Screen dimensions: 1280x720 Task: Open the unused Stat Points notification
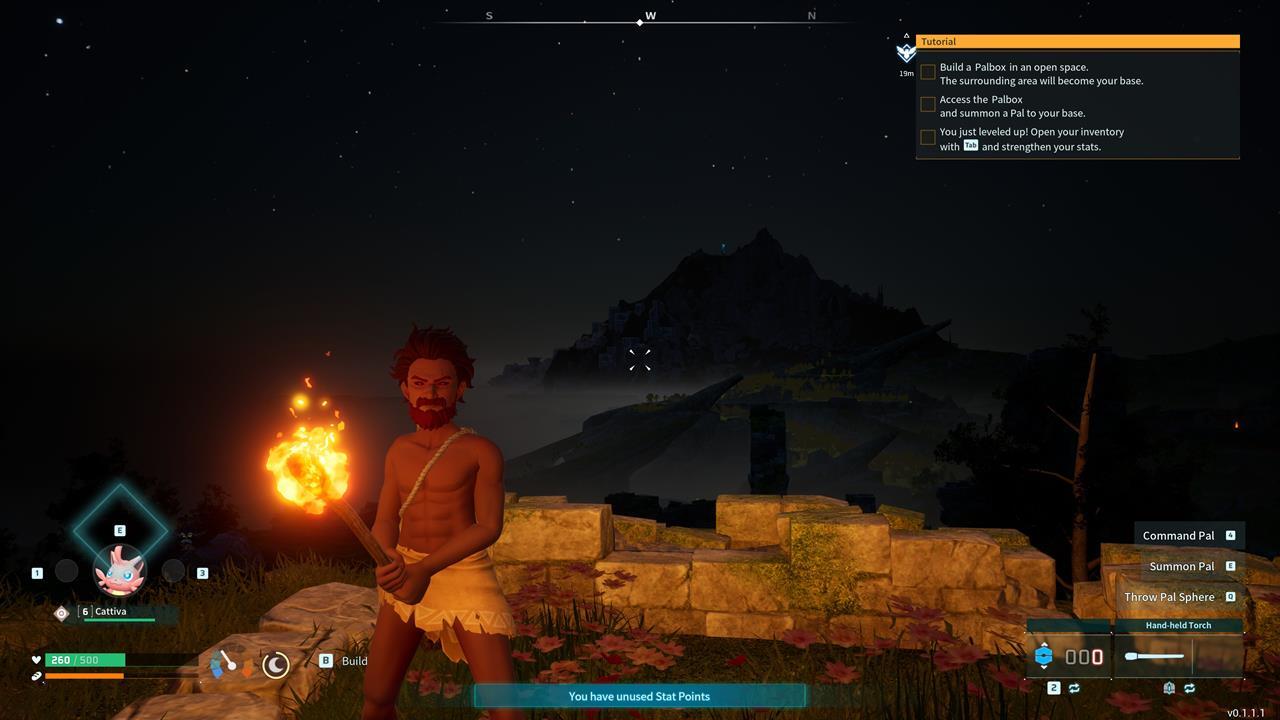coord(639,696)
